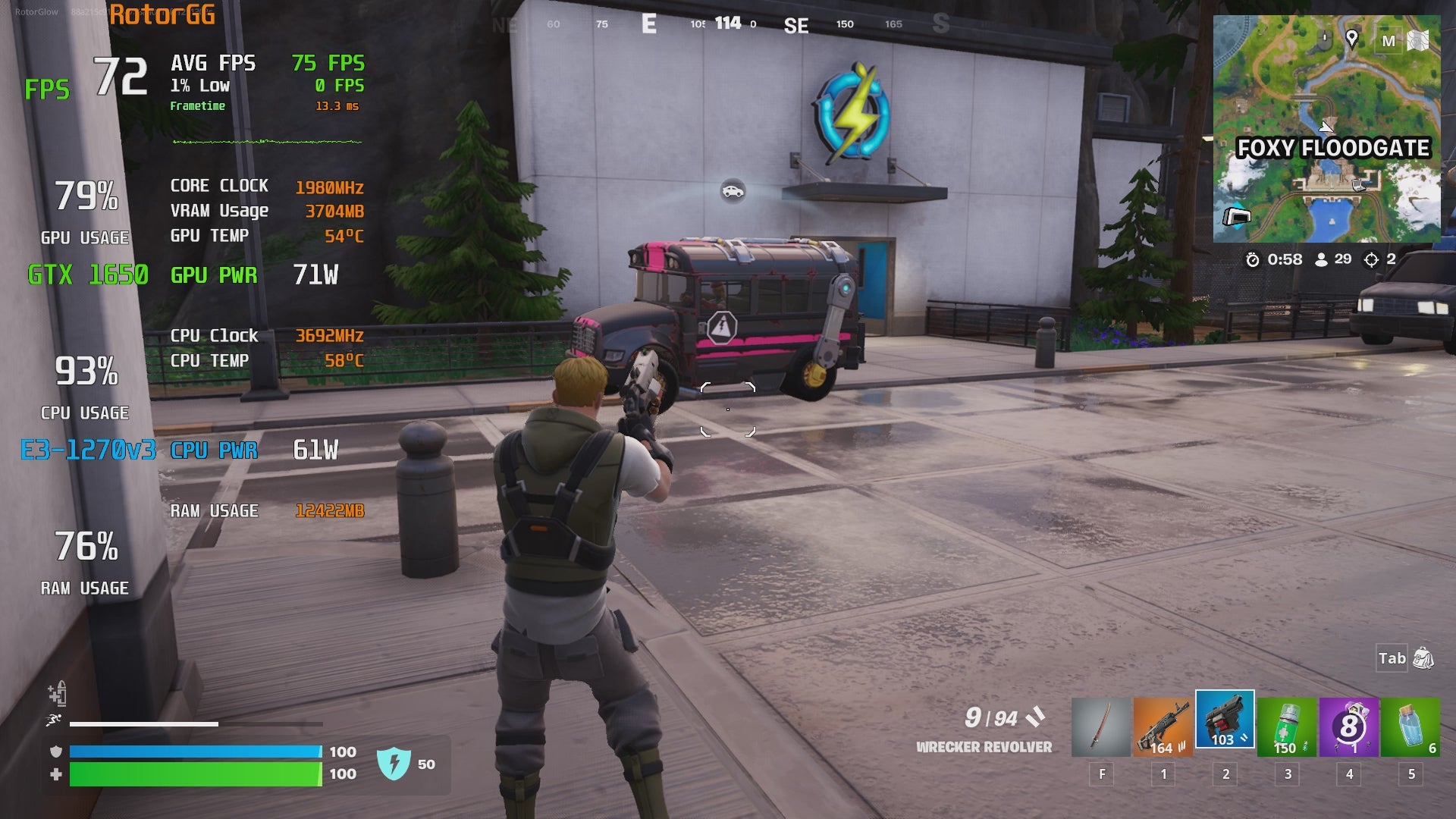The image size is (1456, 819).
Task: Select the purple 8-ball item slot
Action: pos(1349,728)
